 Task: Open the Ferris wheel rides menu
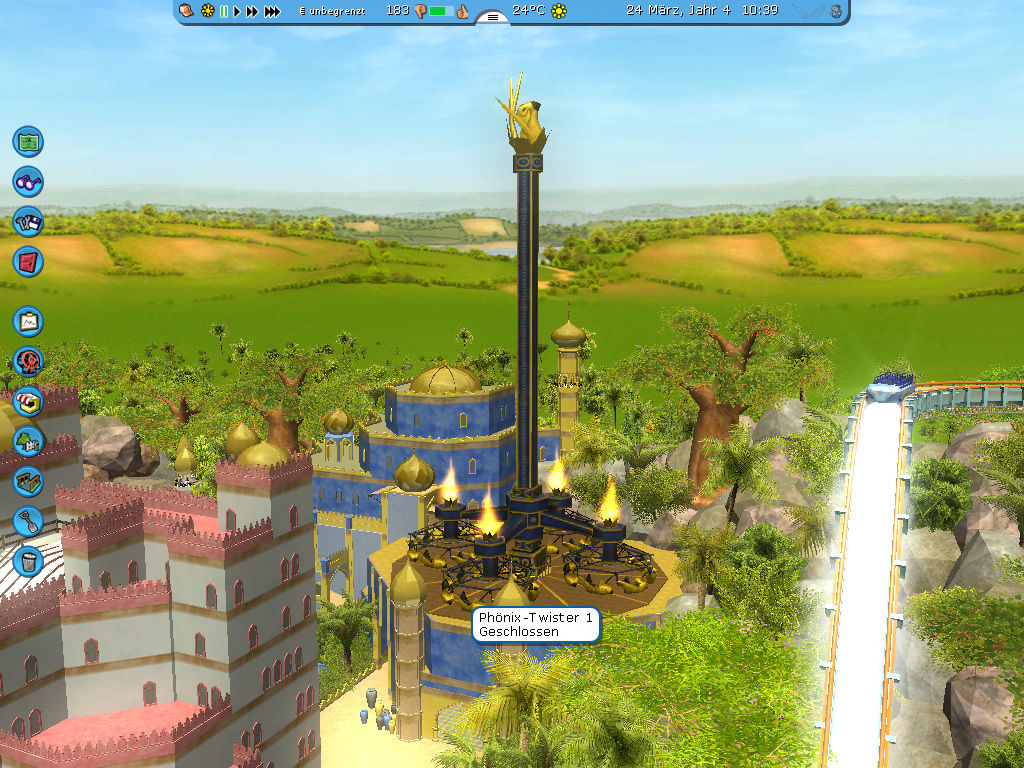point(28,361)
